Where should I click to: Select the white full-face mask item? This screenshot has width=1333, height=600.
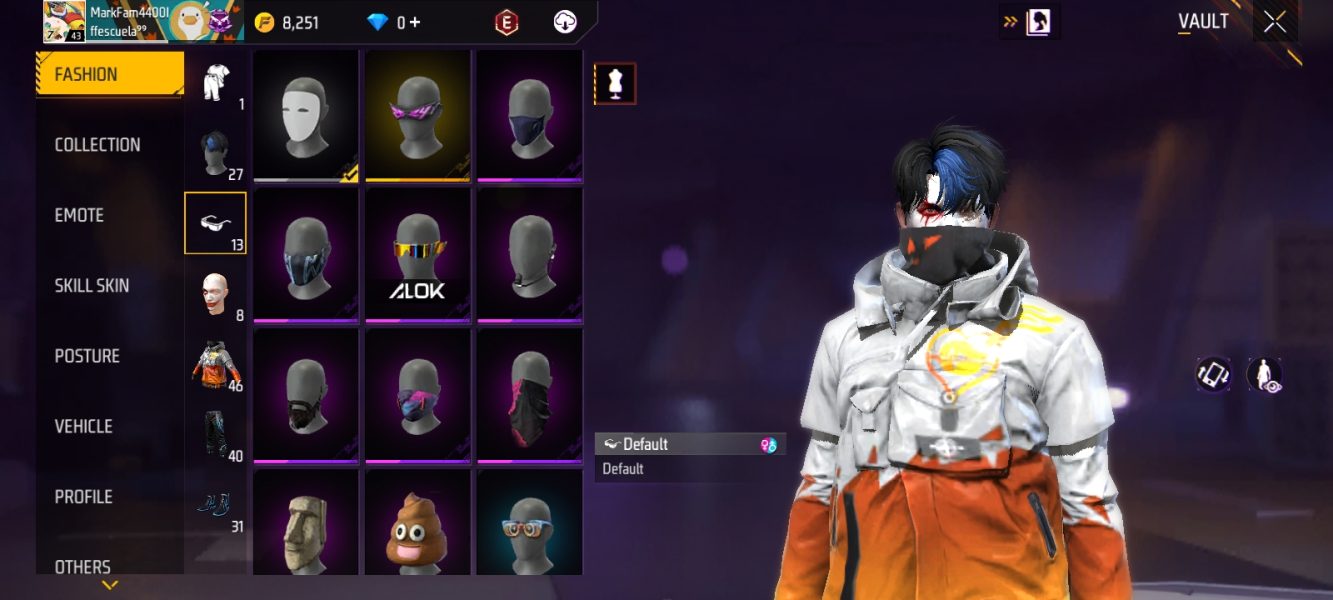coord(306,115)
